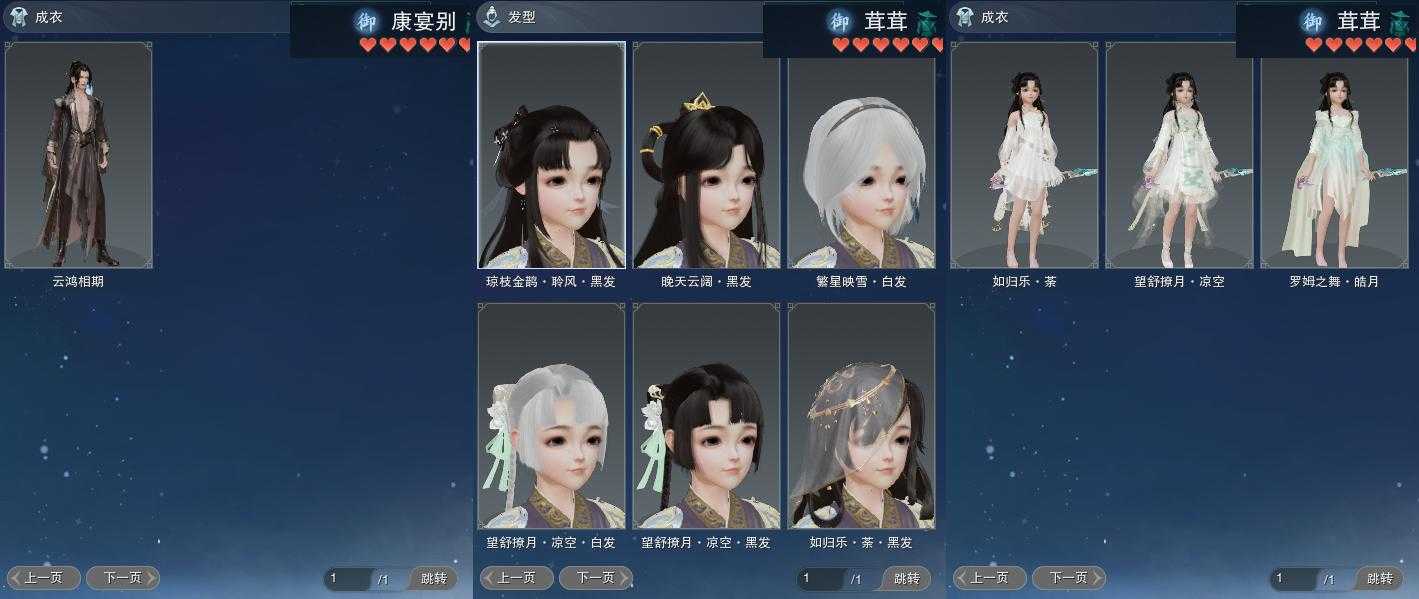
Task: Choose the 望舒撩月·凉空·白发 hairstyle
Action: pos(551,416)
